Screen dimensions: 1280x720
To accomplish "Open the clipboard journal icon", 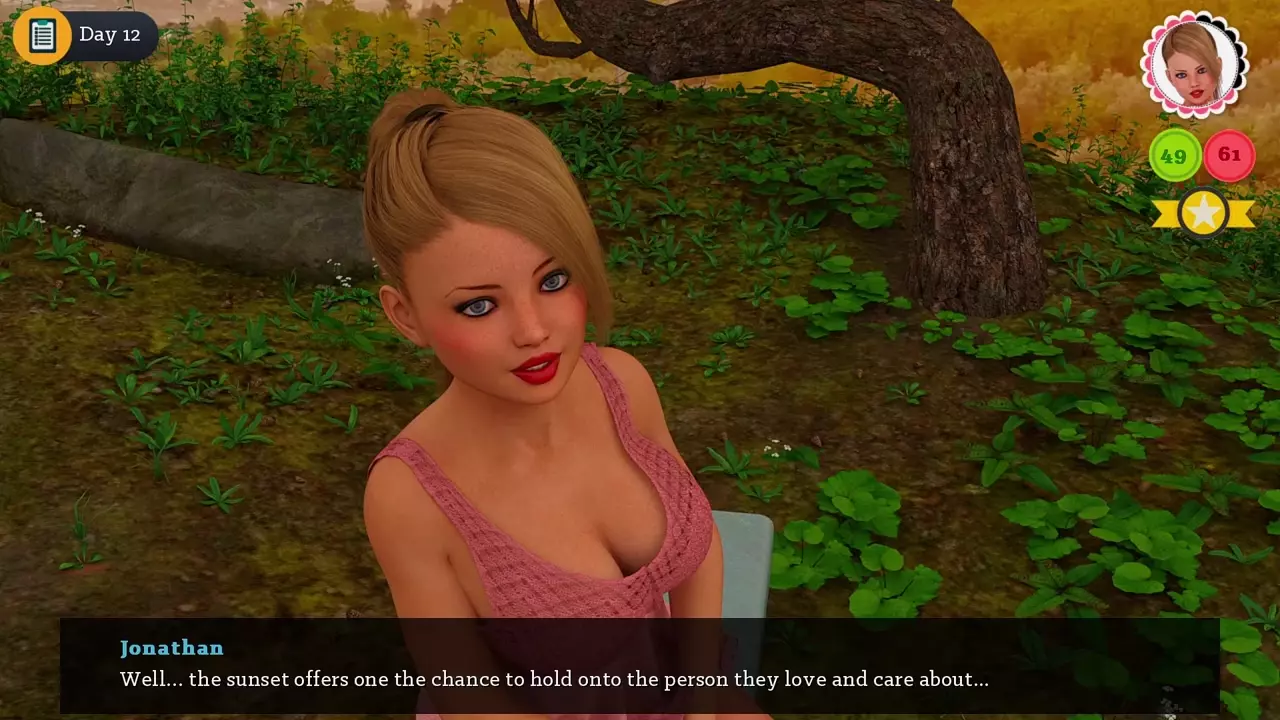I will [42, 36].
